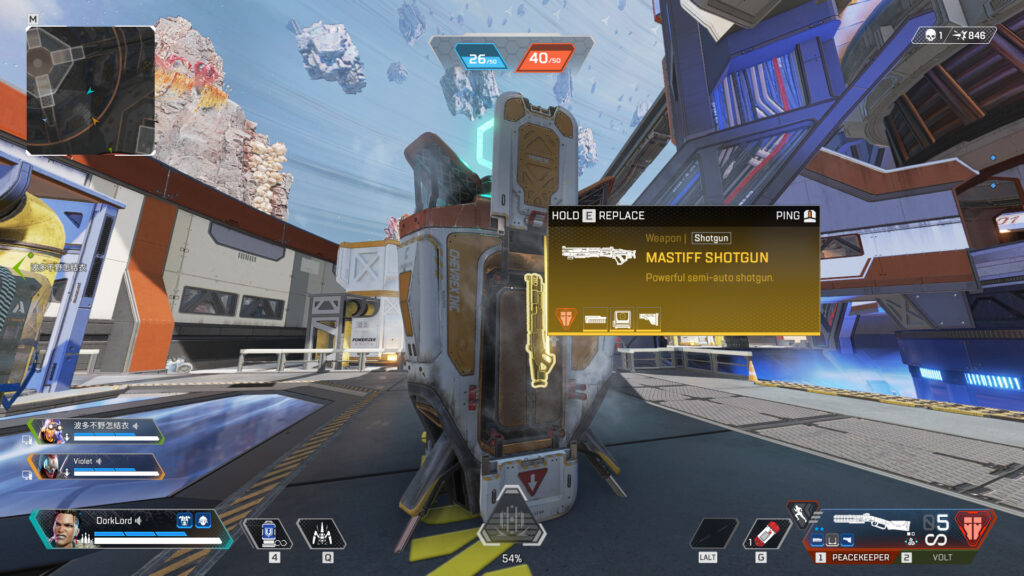Select the shotgun bolt attachment slot in tooltip
The height and width of the screenshot is (576, 1024).
[596, 319]
